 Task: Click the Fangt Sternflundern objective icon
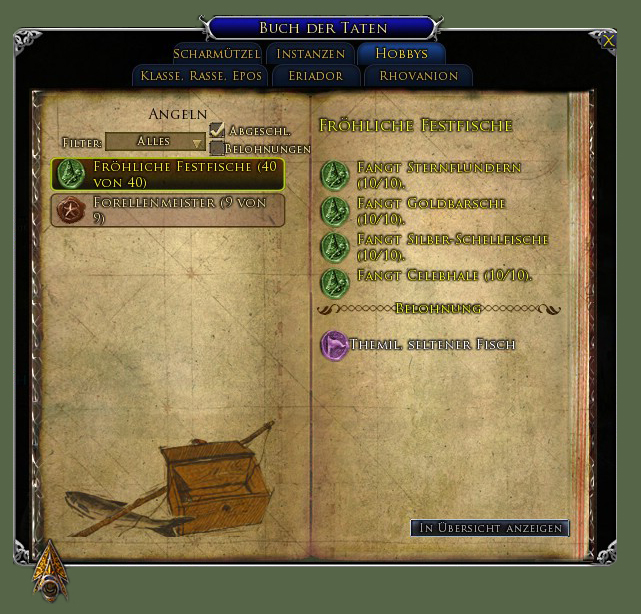[333, 175]
